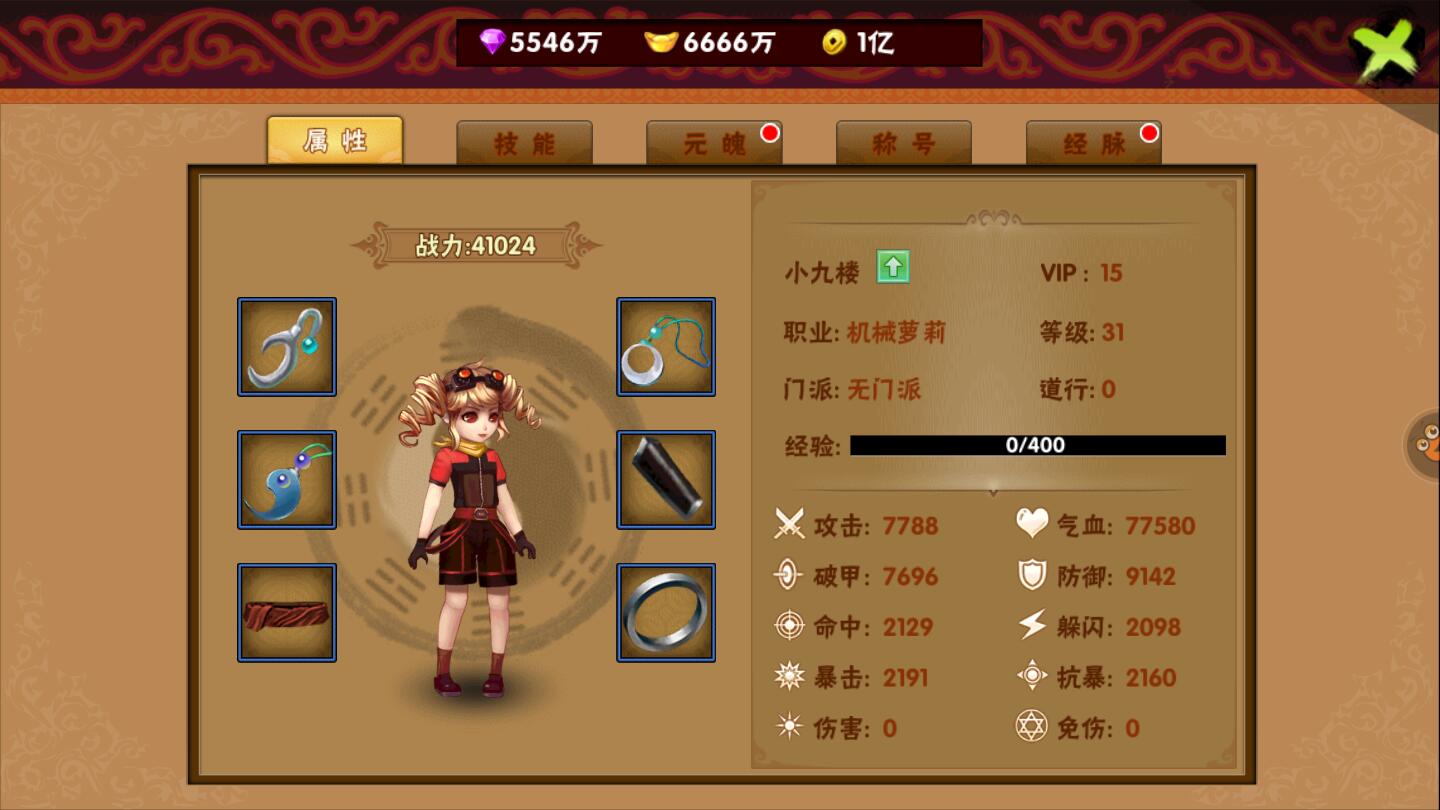The height and width of the screenshot is (810, 1440).
Task: Select the 元魄 tab
Action: click(x=714, y=144)
